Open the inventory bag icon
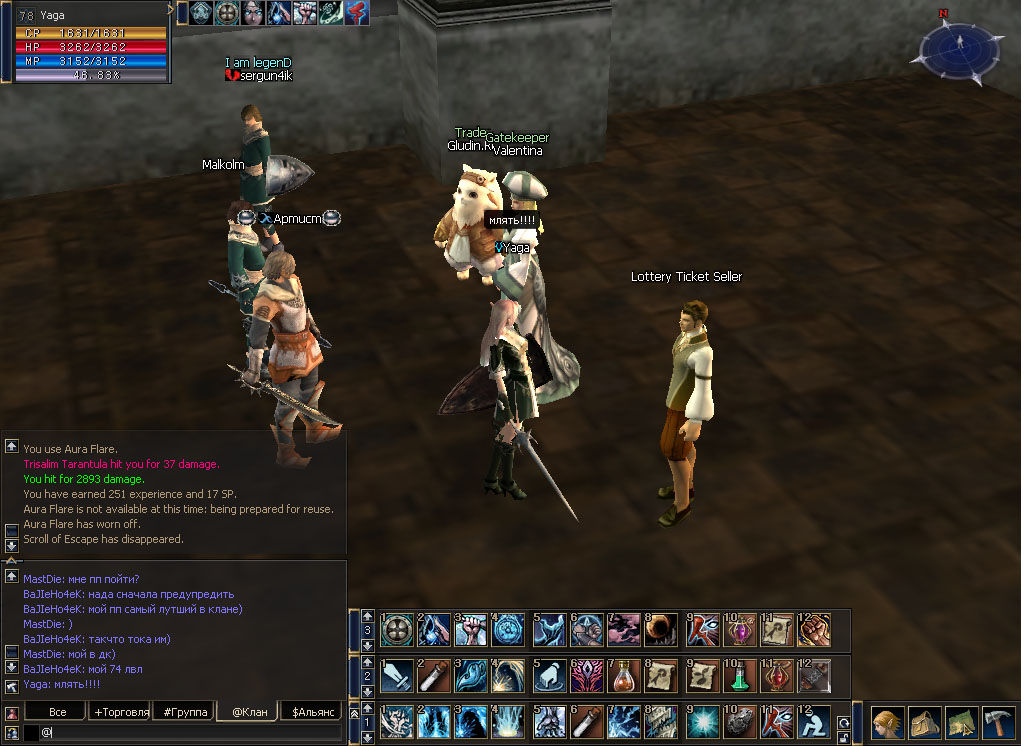The image size is (1024, 746). click(925, 723)
